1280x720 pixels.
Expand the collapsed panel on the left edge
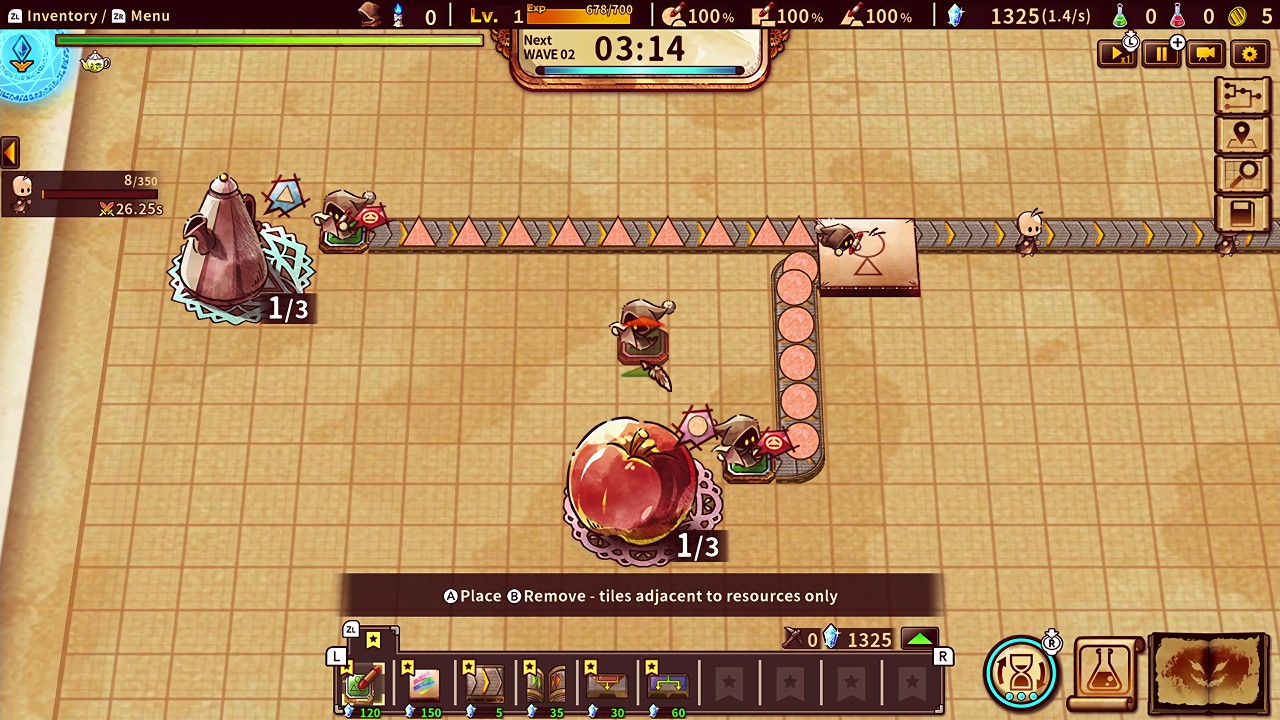[10, 150]
